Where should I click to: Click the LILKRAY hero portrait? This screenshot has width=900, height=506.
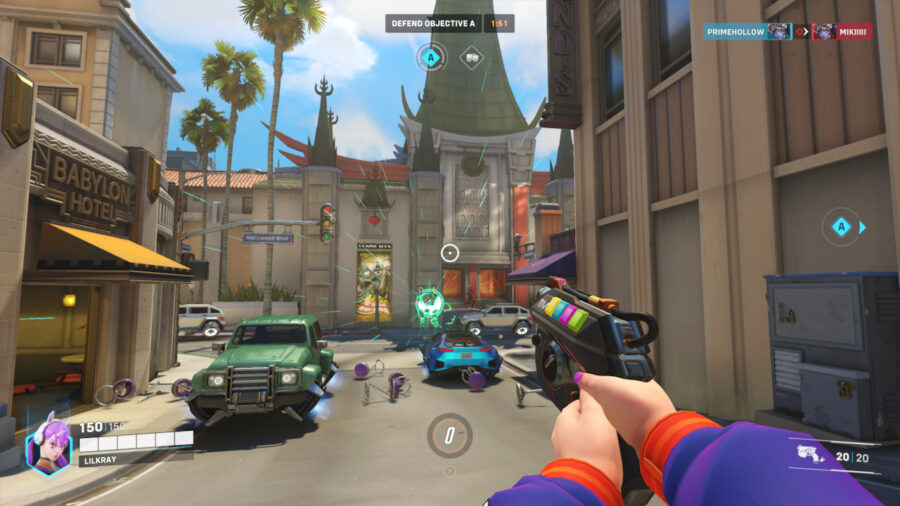click(48, 445)
